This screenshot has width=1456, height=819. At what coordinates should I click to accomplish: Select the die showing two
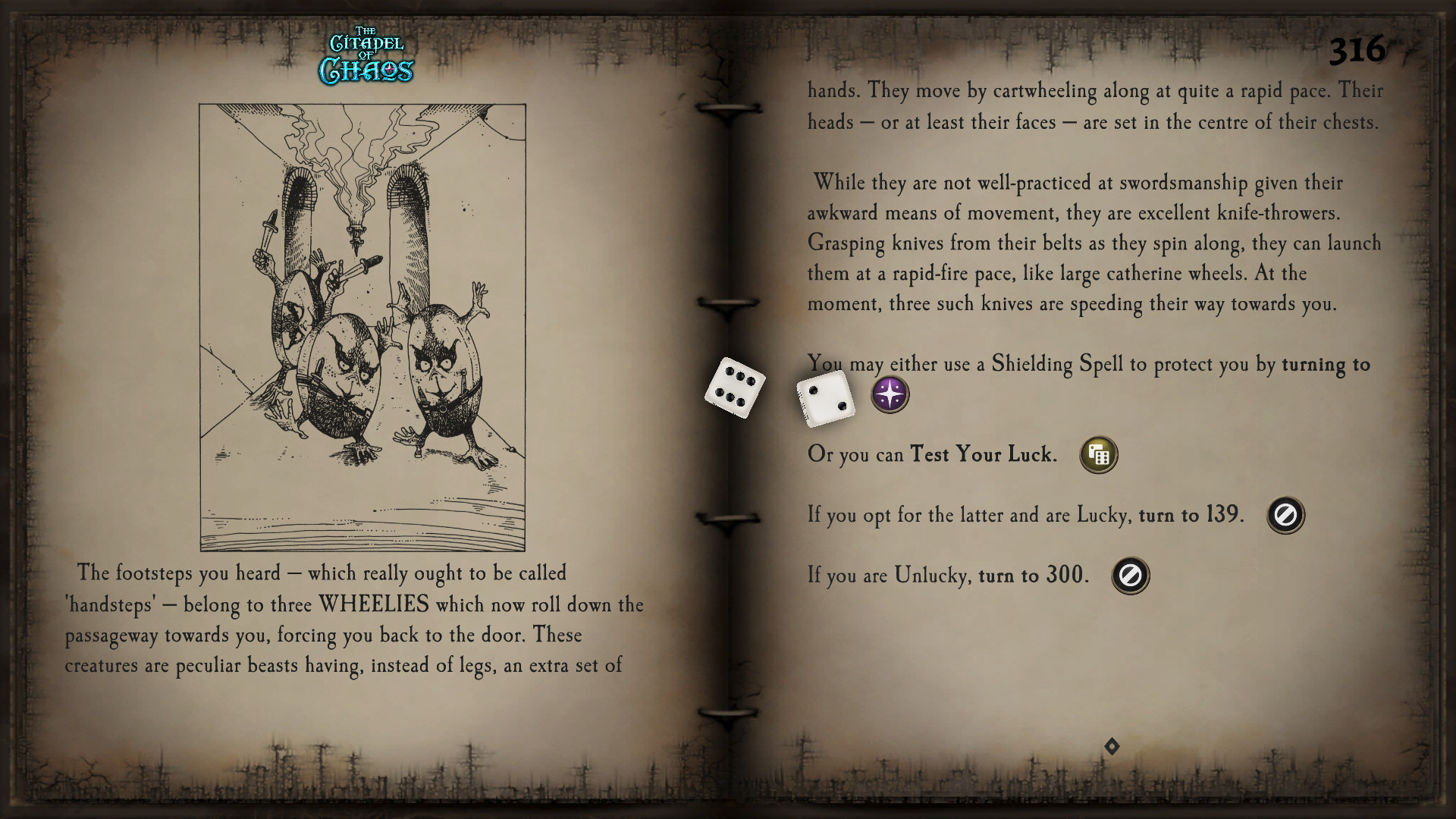click(824, 400)
